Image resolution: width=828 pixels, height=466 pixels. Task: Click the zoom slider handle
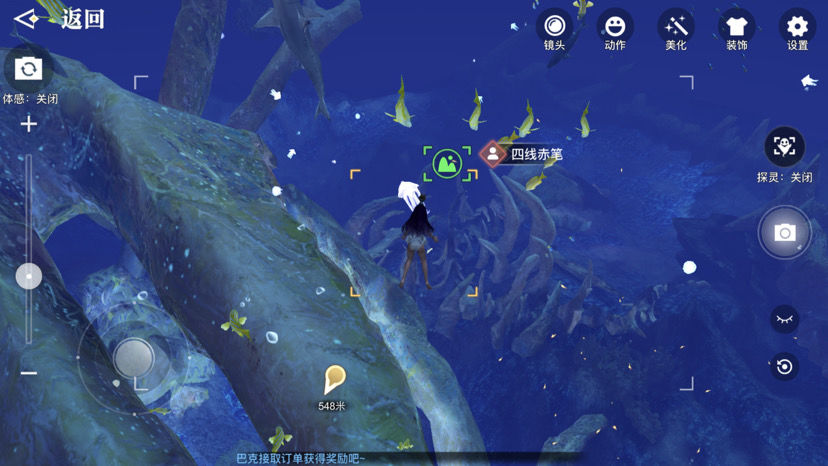pos(28,276)
